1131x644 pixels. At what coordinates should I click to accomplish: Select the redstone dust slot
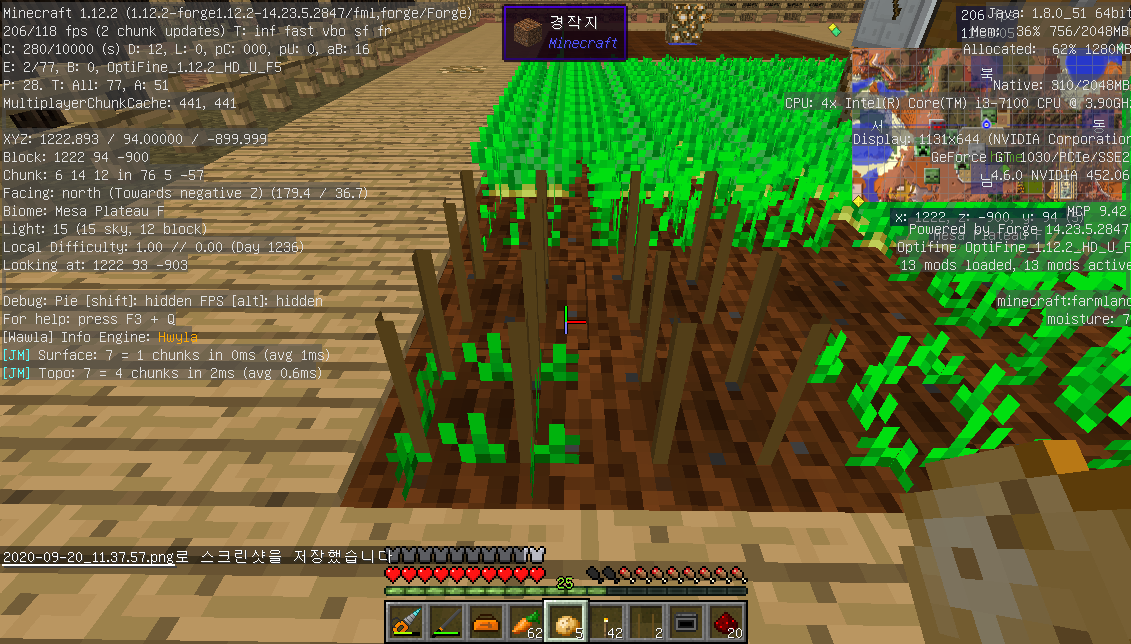tap(726, 622)
